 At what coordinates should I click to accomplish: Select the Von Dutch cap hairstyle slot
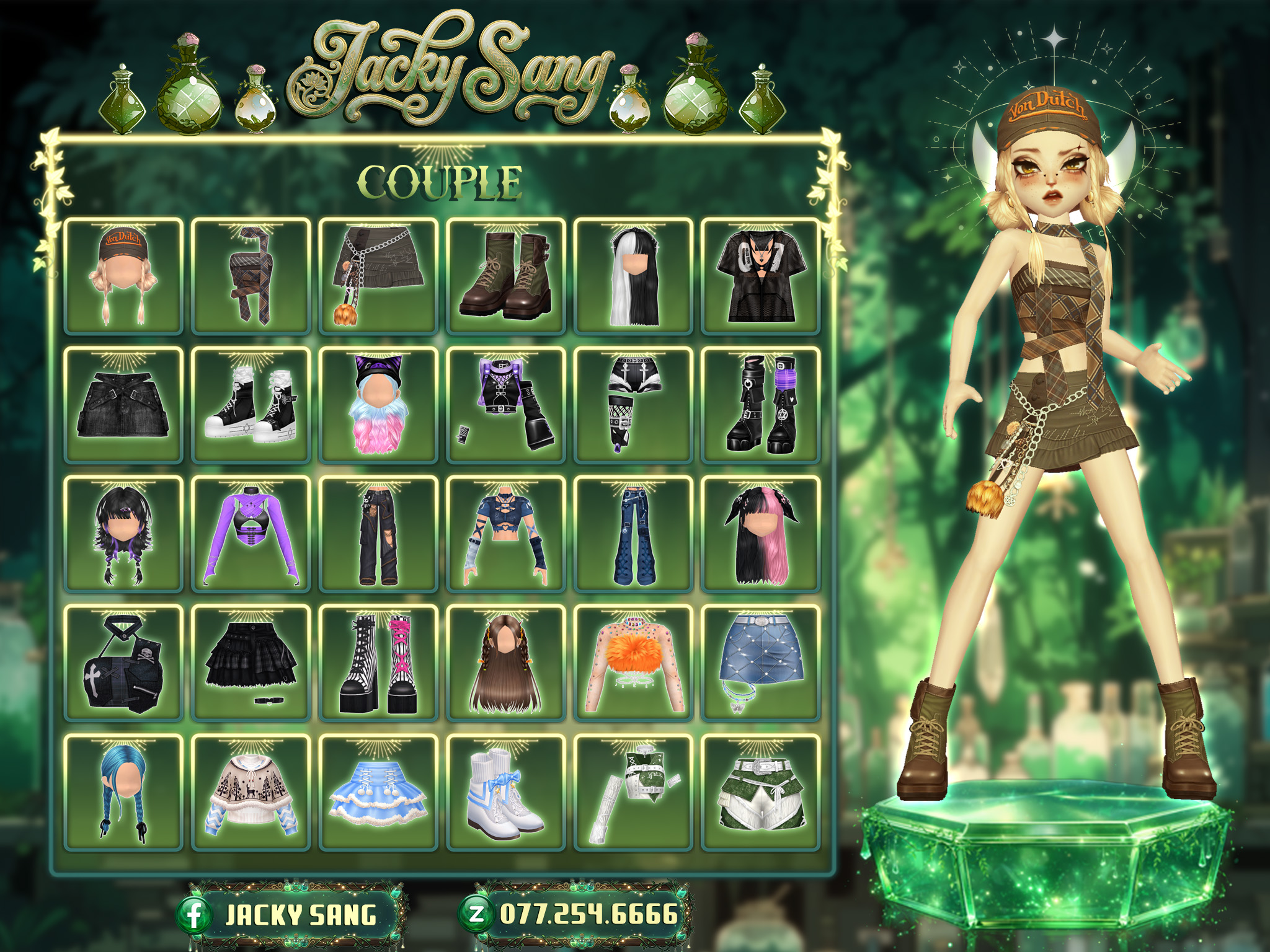tap(123, 276)
